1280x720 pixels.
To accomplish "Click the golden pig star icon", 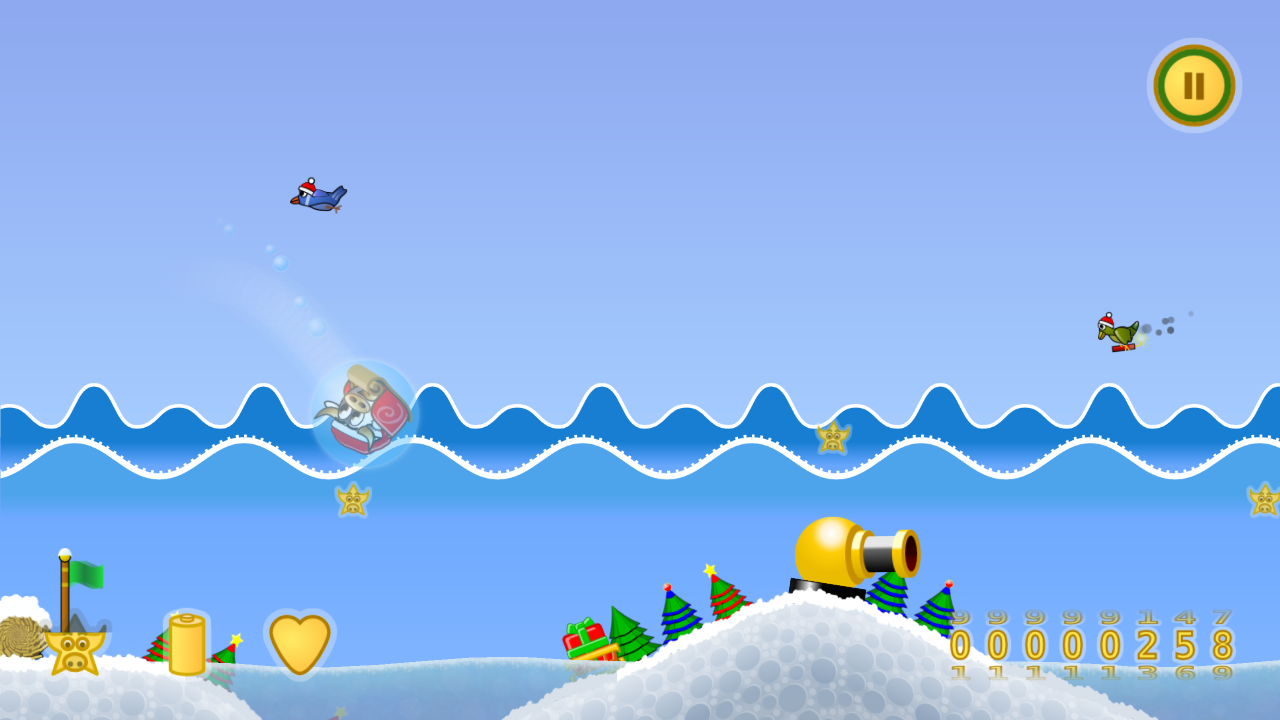I will 75,651.
